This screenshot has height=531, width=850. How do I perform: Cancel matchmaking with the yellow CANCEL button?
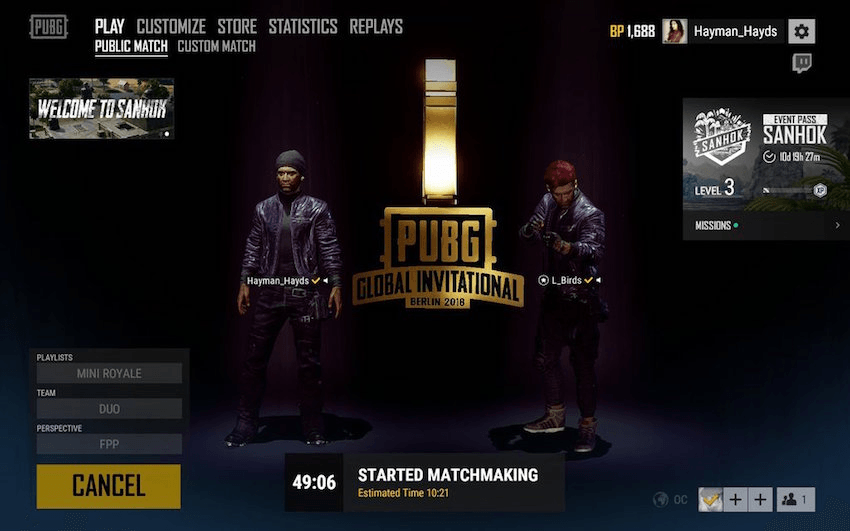108,486
